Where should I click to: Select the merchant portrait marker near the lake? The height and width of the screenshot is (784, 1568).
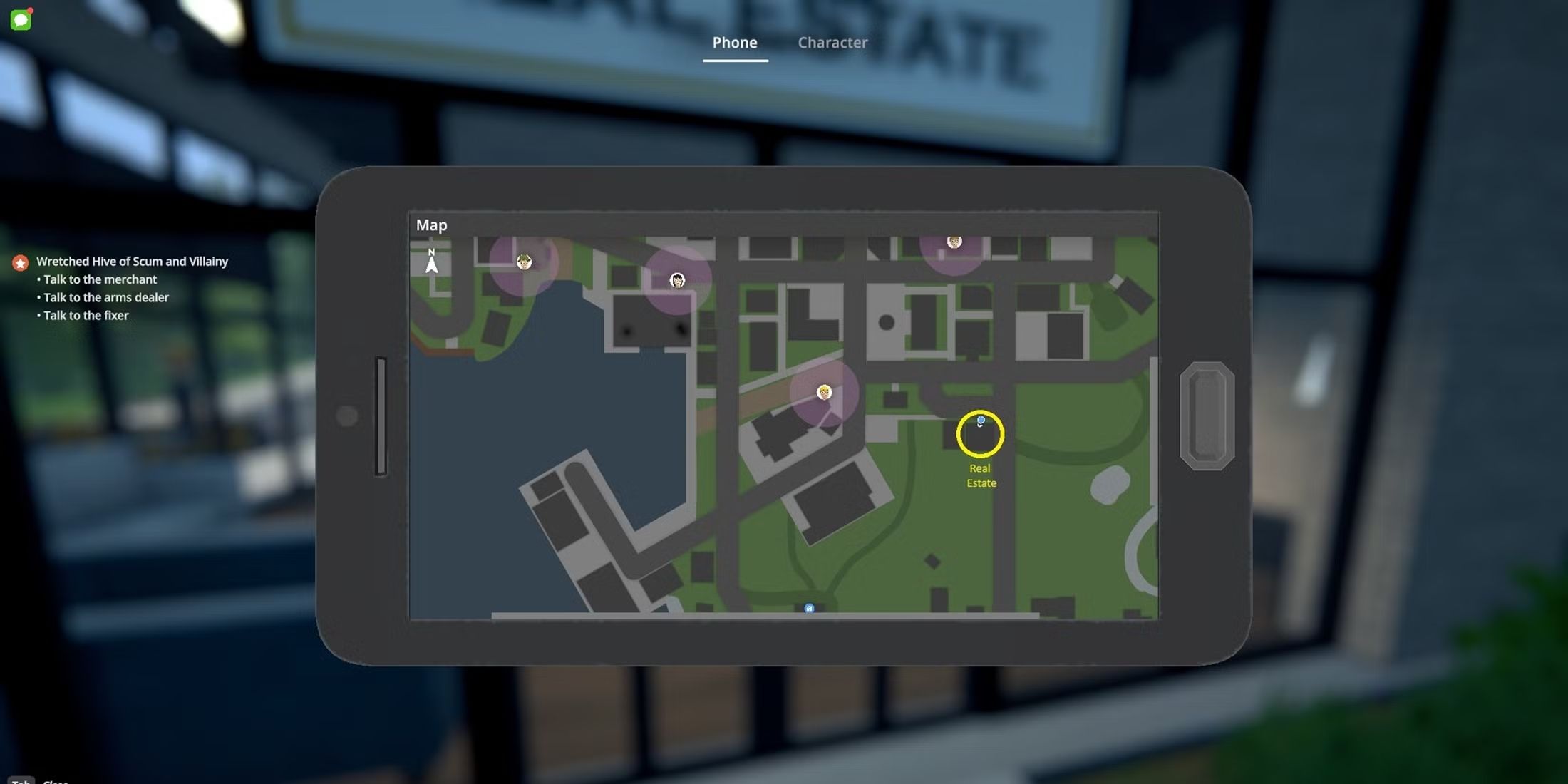[x=524, y=262]
